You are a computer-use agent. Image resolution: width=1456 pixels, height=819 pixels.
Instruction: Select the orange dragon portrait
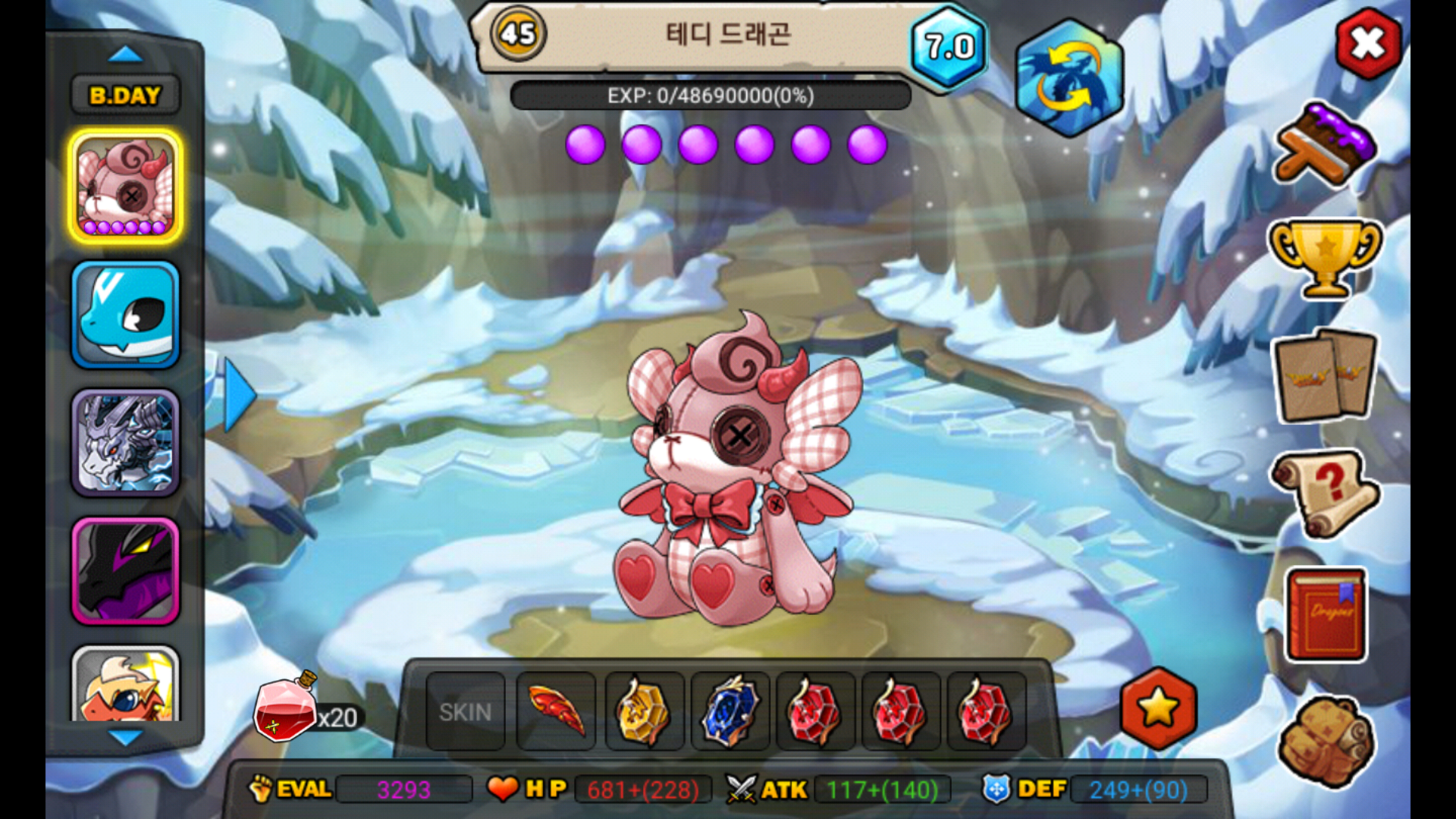126,684
